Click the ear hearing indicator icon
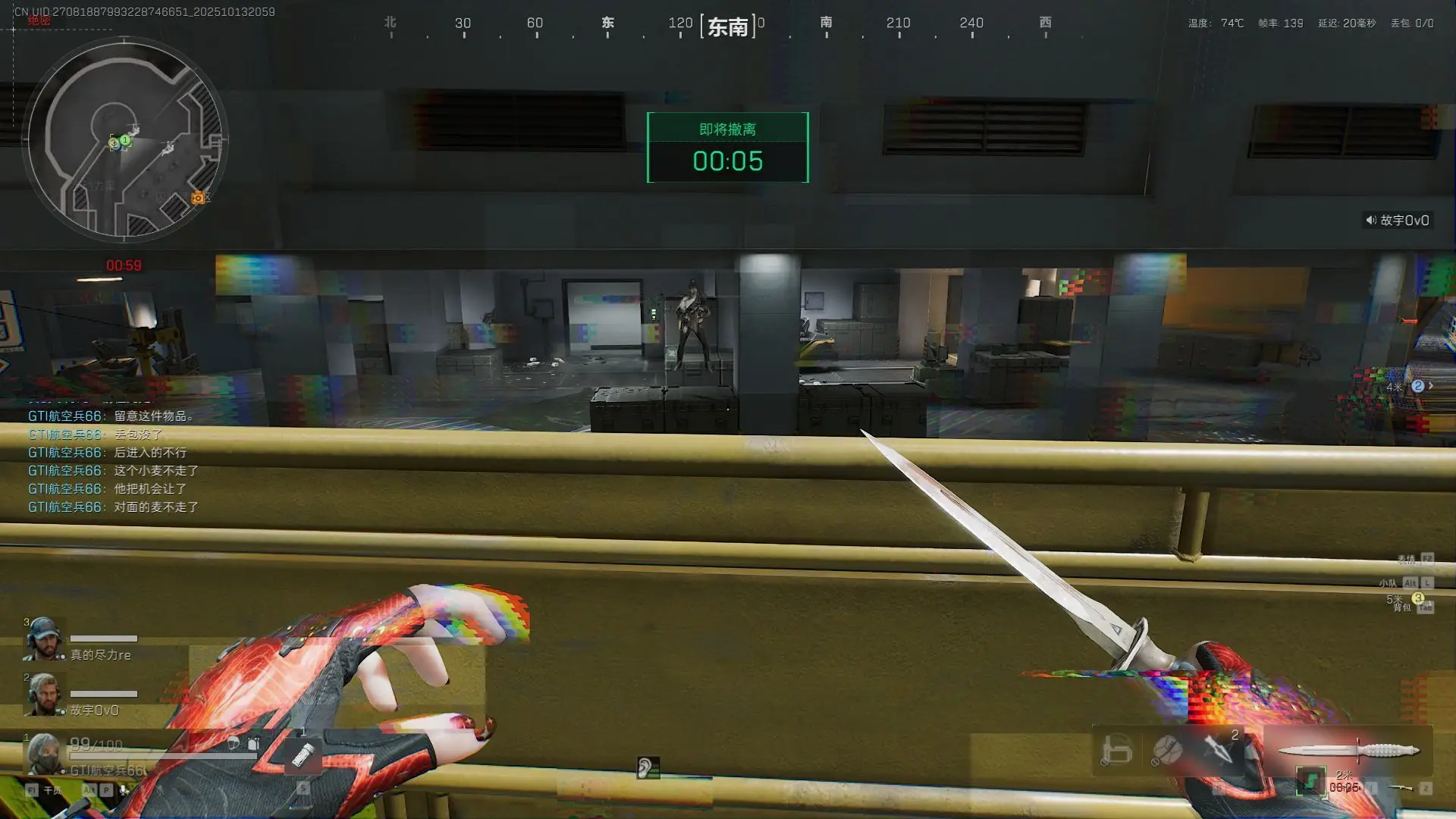Viewport: 1456px width, 819px height. coord(647,768)
